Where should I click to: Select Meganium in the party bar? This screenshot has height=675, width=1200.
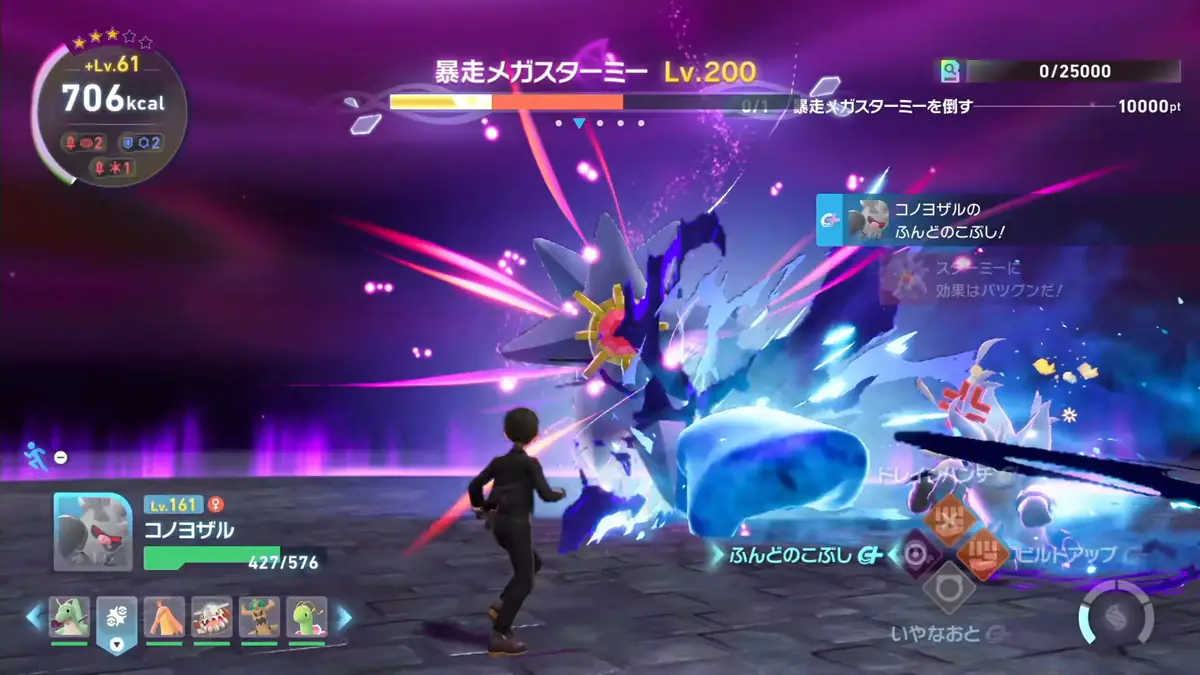pyautogui.click(x=308, y=618)
